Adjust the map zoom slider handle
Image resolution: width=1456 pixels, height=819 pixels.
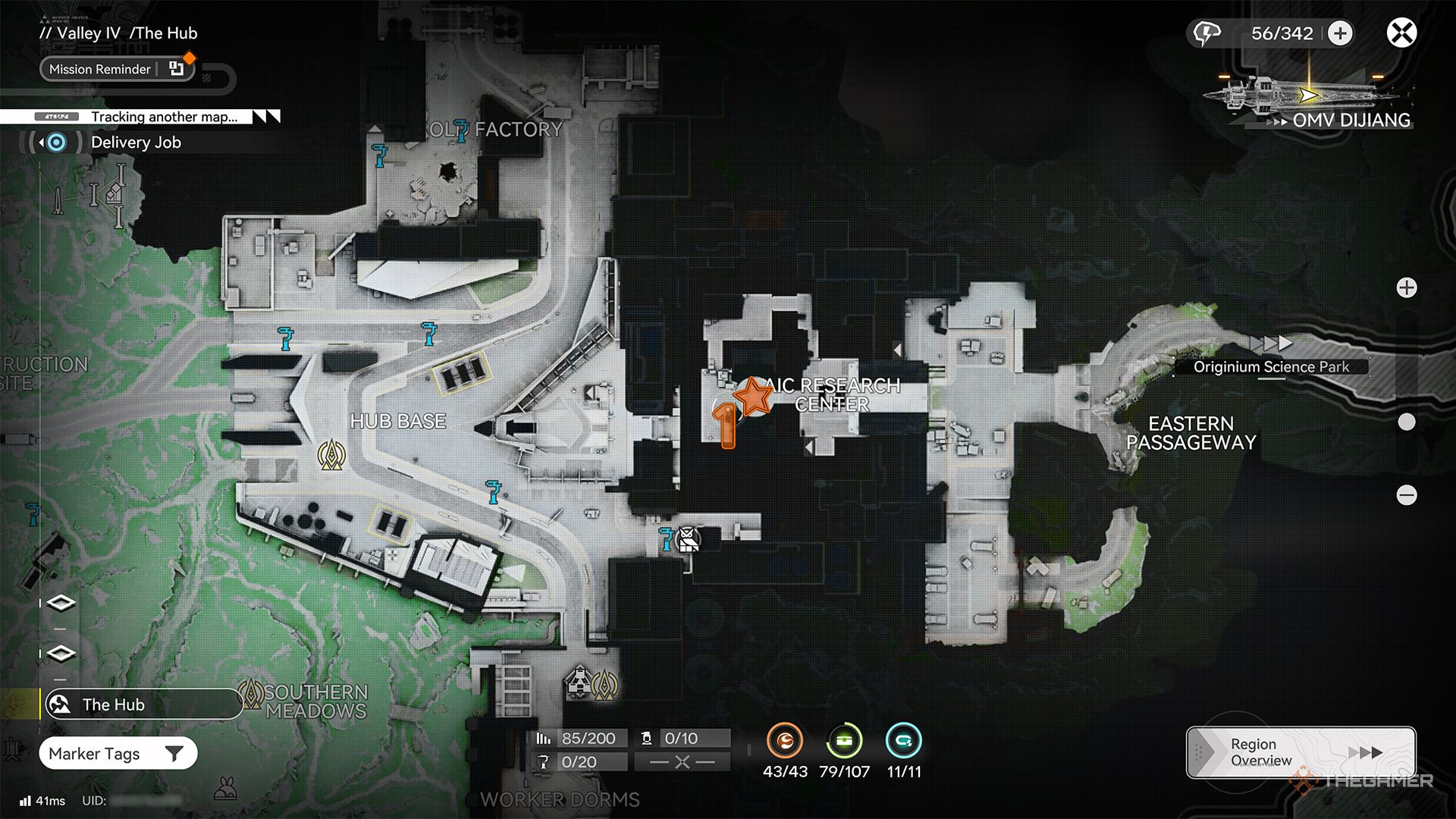[x=1407, y=422]
